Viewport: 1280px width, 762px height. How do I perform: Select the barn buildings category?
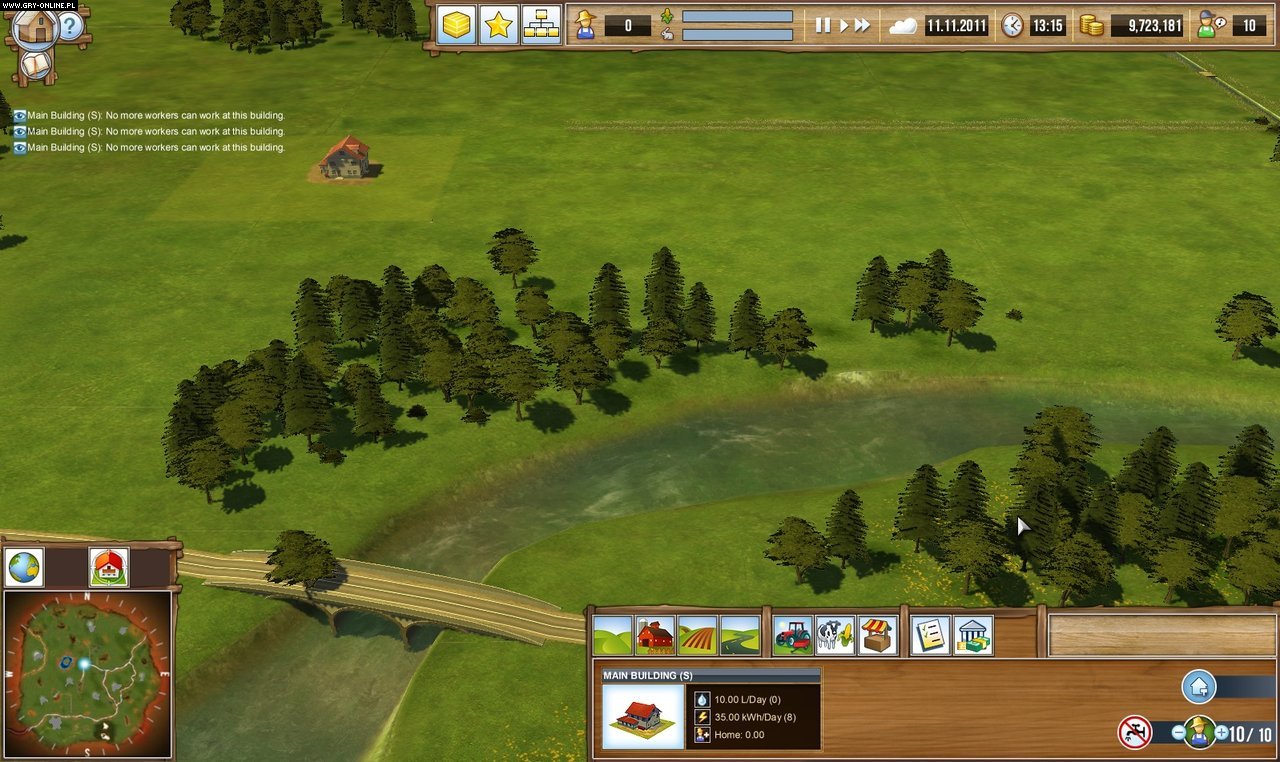(657, 632)
